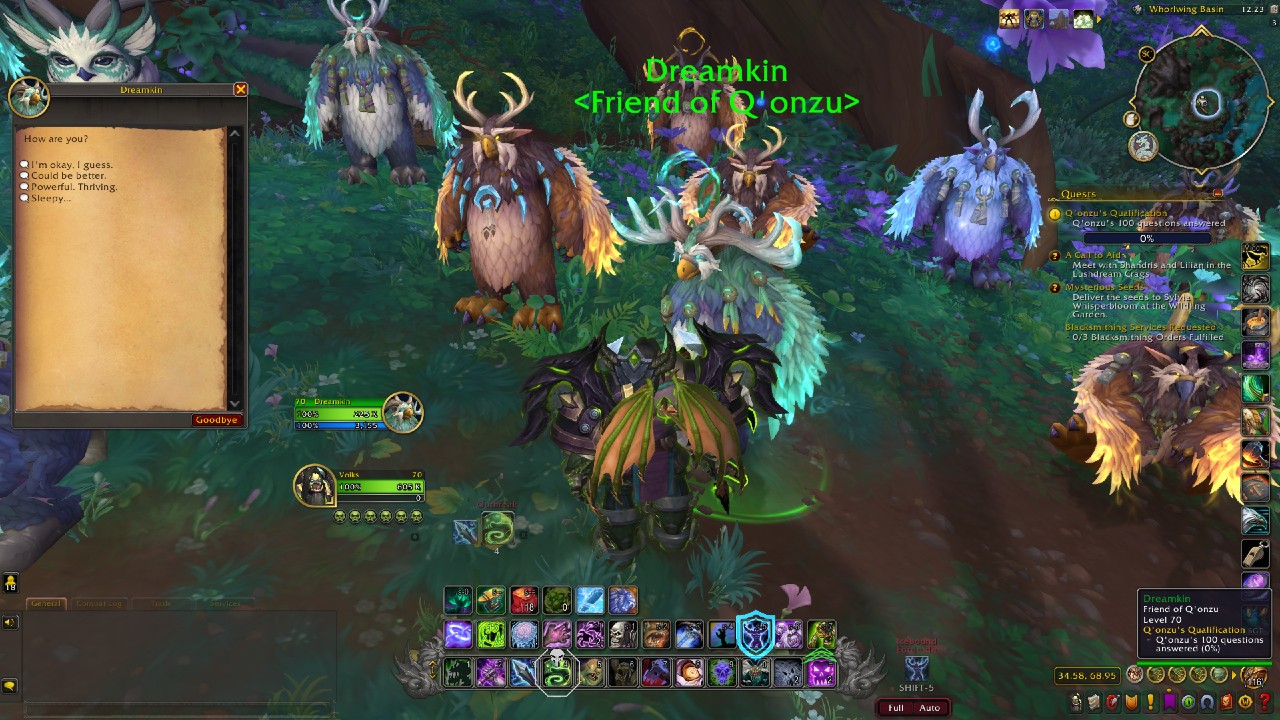Click the 0% progress bar under Q'onzu's Qualification
Image resolution: width=1280 pixels, height=720 pixels.
pyautogui.click(x=1145, y=238)
